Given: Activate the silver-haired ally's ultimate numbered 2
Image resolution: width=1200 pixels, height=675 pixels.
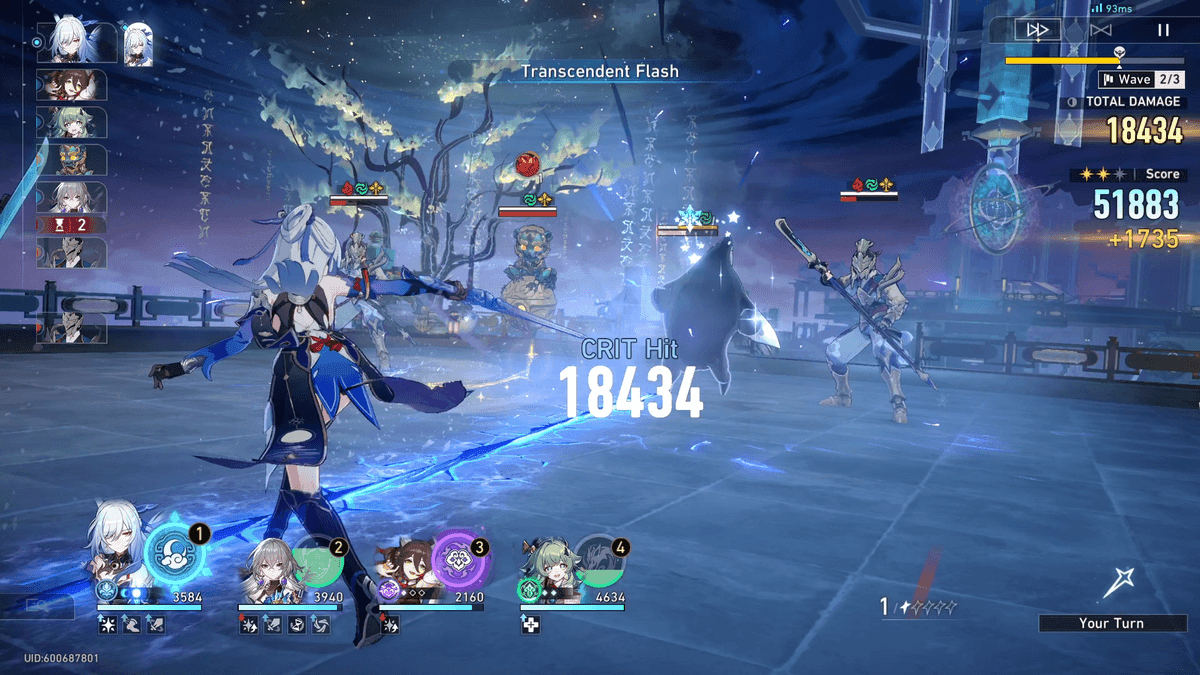Looking at the screenshot, I should 317,560.
